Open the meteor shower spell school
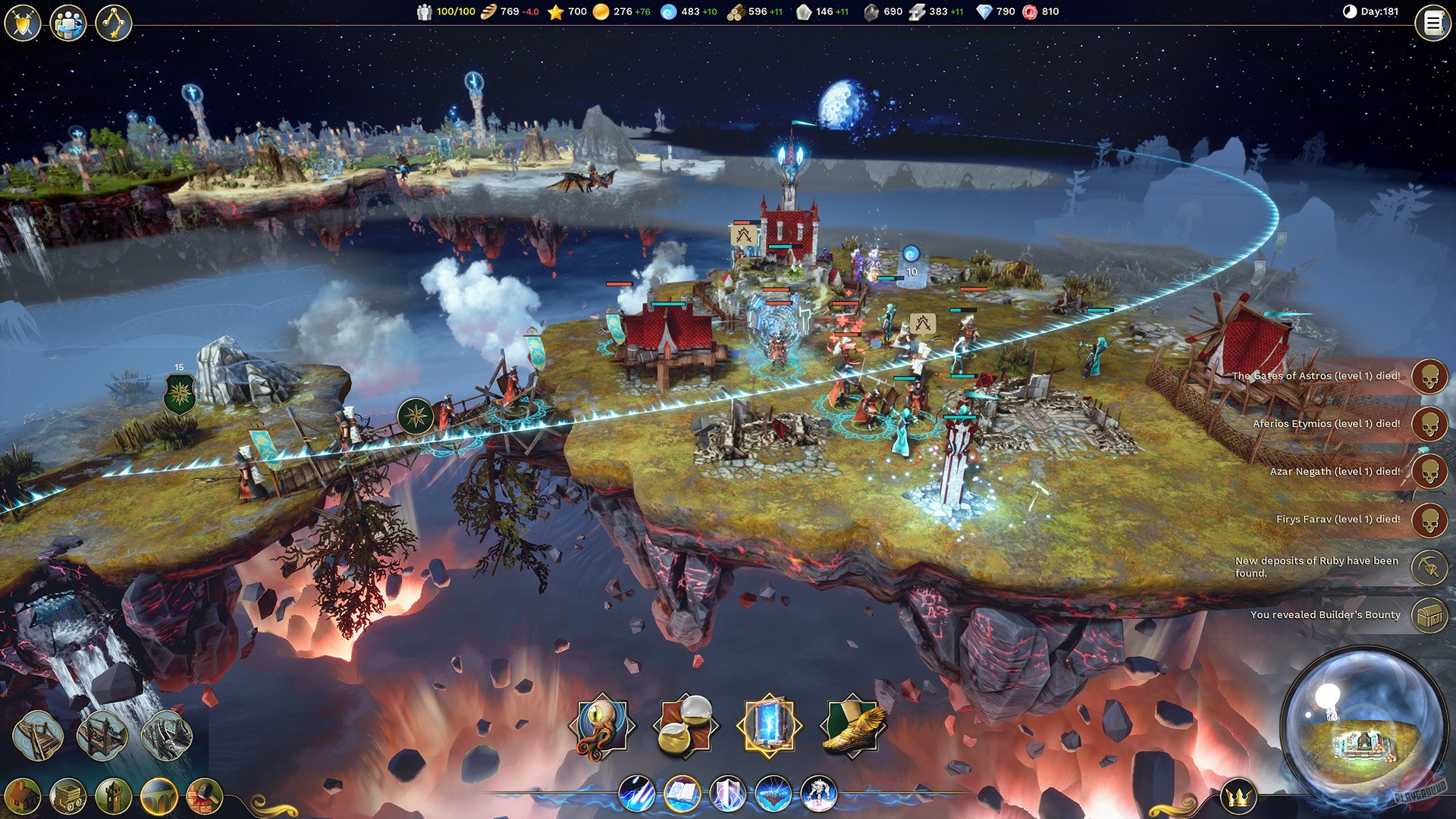The image size is (1456, 819). pos(637,795)
